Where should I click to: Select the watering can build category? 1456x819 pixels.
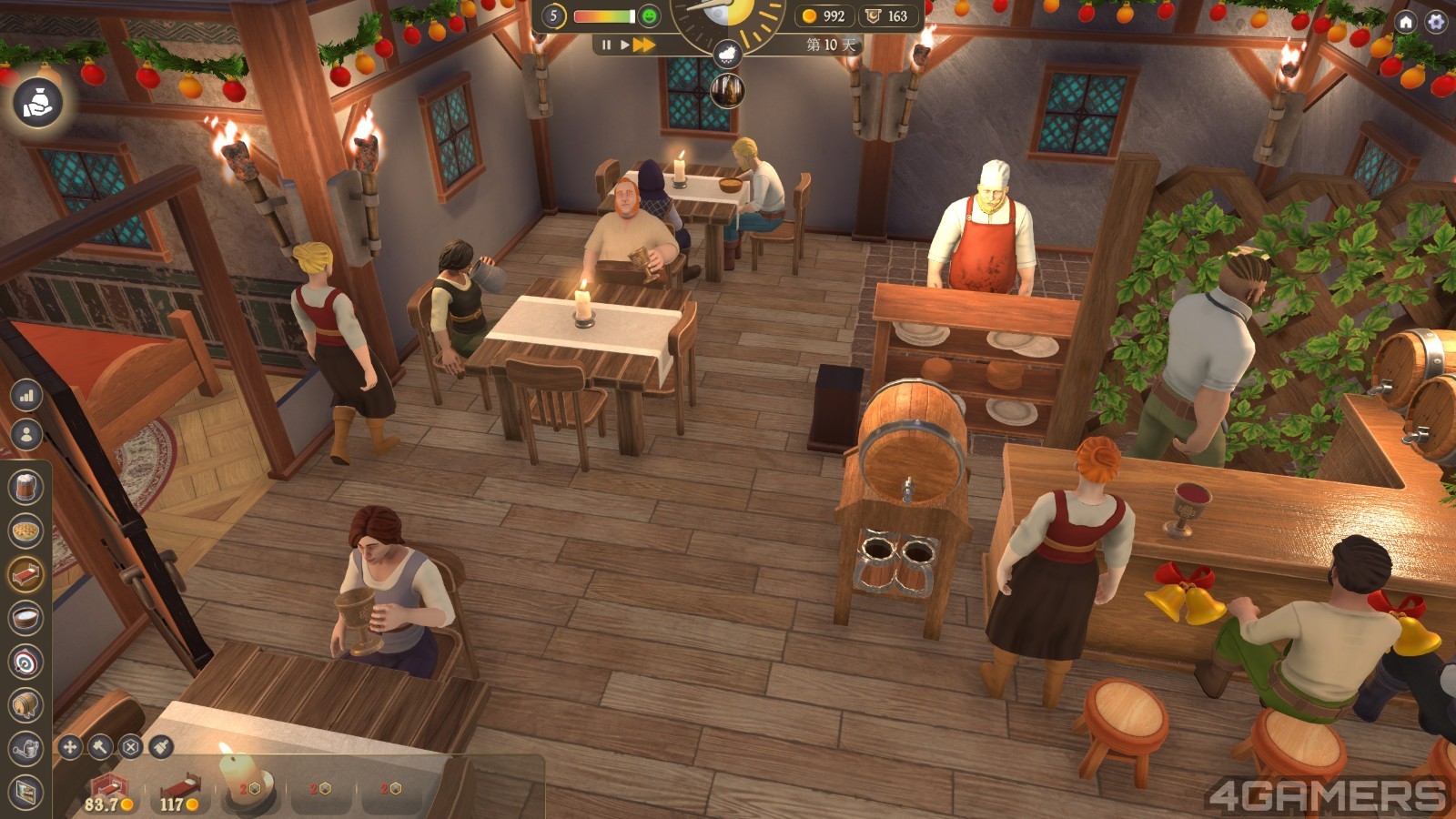[26, 748]
